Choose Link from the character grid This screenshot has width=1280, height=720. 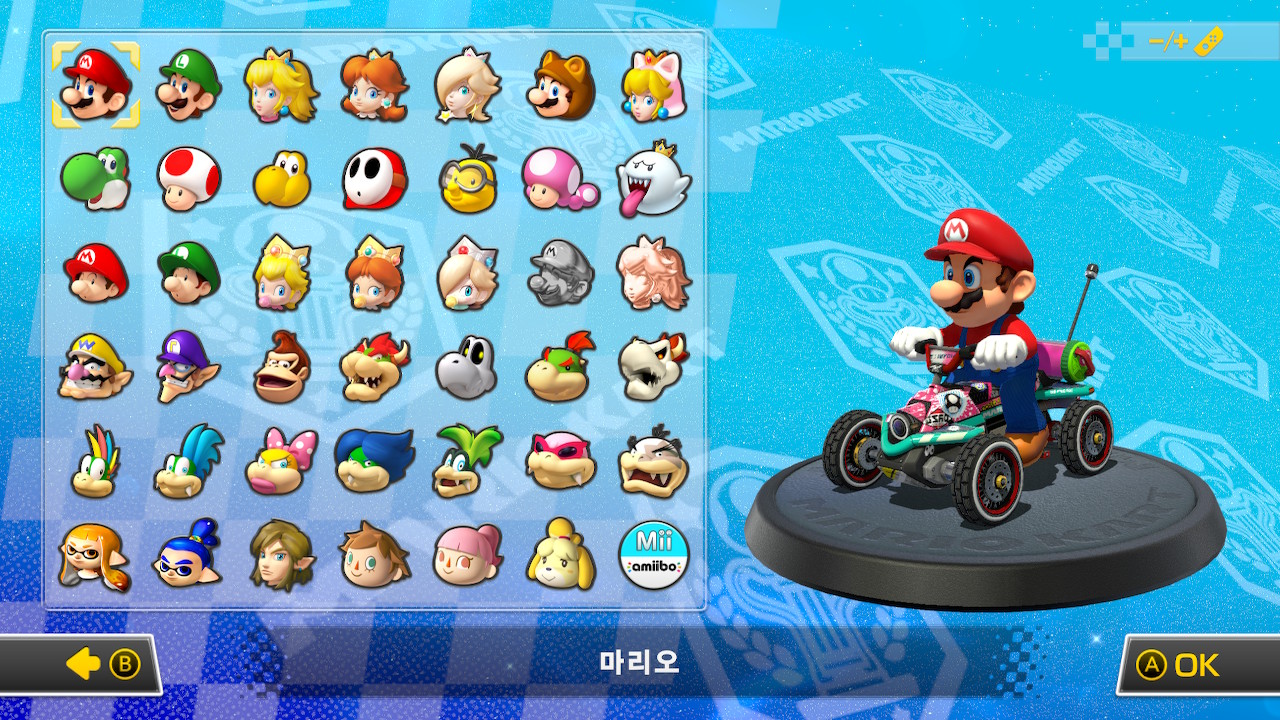pyautogui.click(x=281, y=555)
